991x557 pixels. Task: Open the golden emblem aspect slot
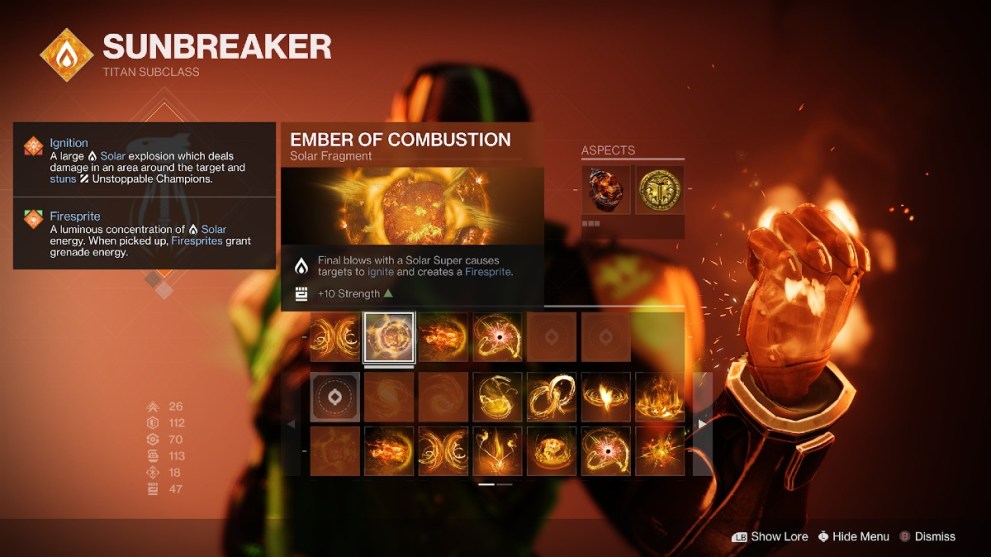[660, 188]
